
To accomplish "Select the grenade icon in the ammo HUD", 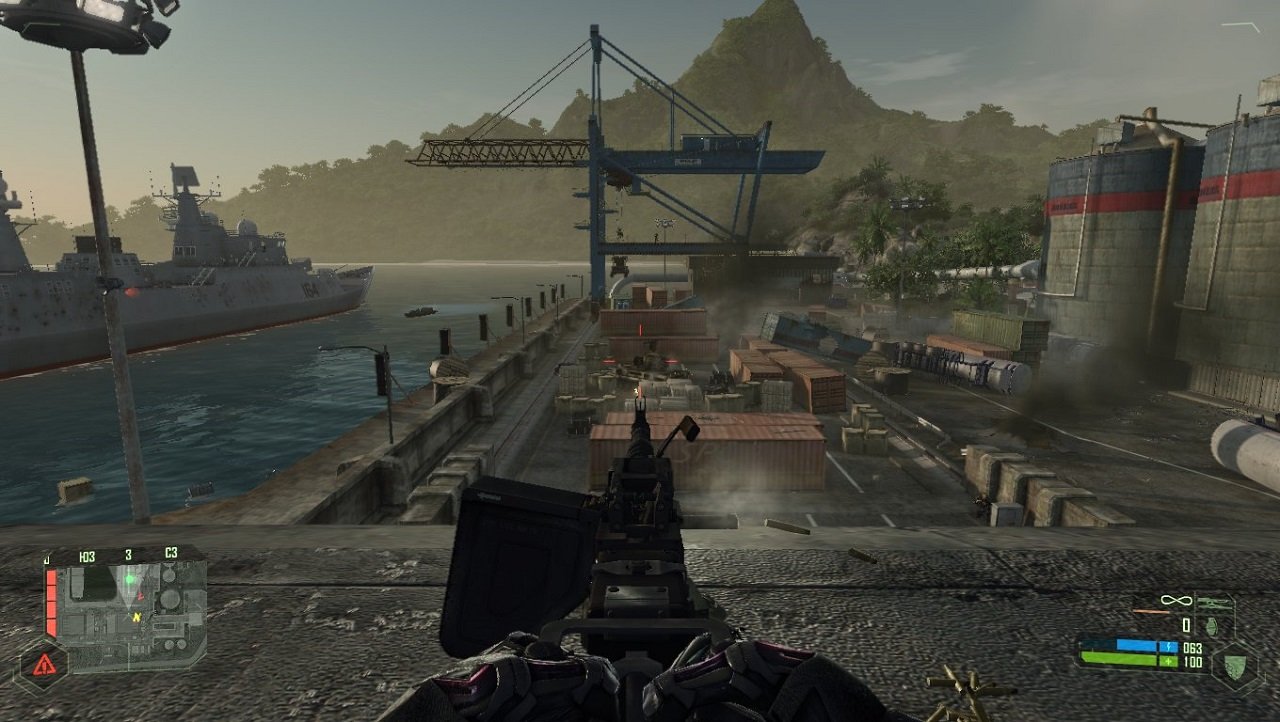I will click(1211, 627).
